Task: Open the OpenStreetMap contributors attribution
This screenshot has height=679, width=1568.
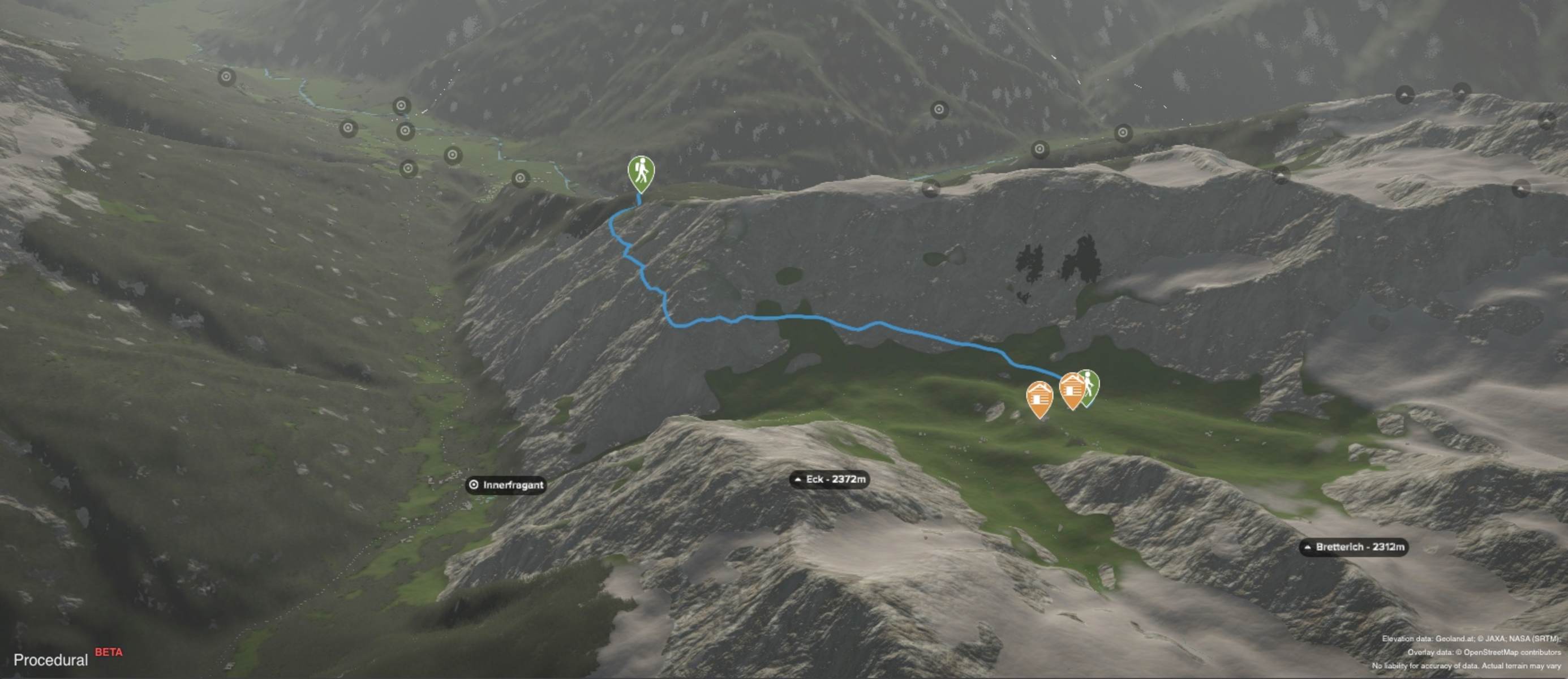Action: [1512, 652]
